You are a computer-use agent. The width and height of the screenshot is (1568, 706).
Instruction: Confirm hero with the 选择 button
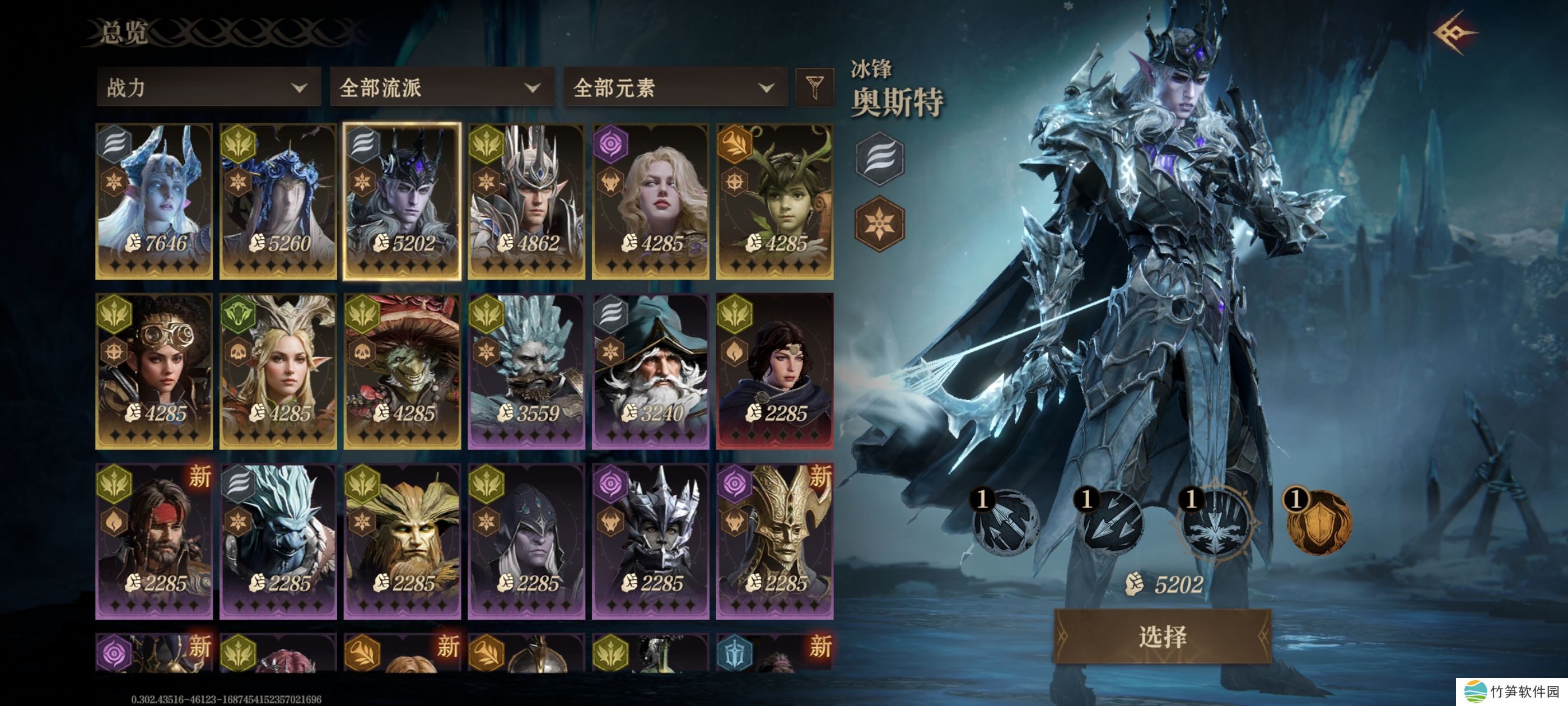click(1162, 637)
